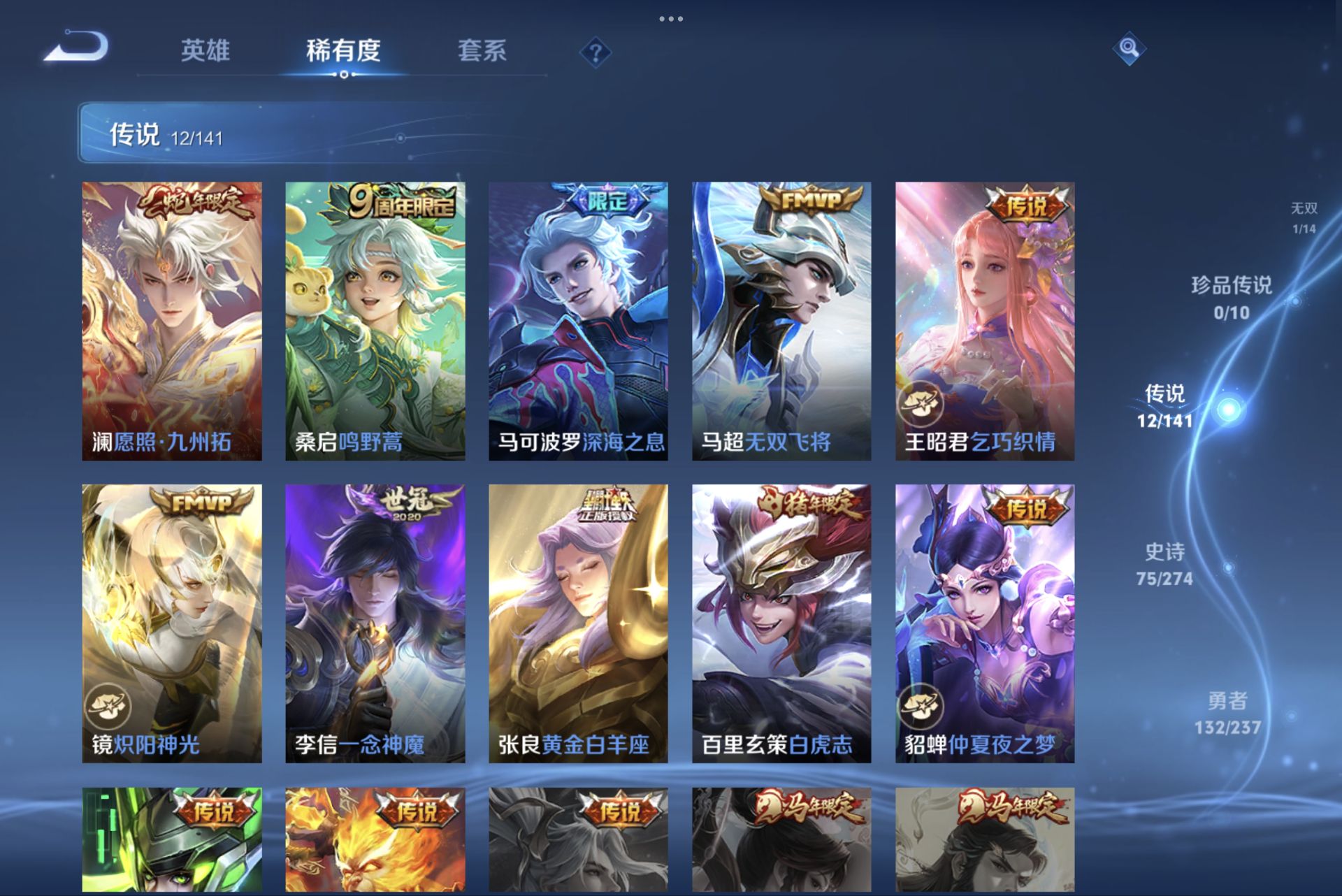
Task: Switch to the 英雄 tab
Action: coord(206,51)
